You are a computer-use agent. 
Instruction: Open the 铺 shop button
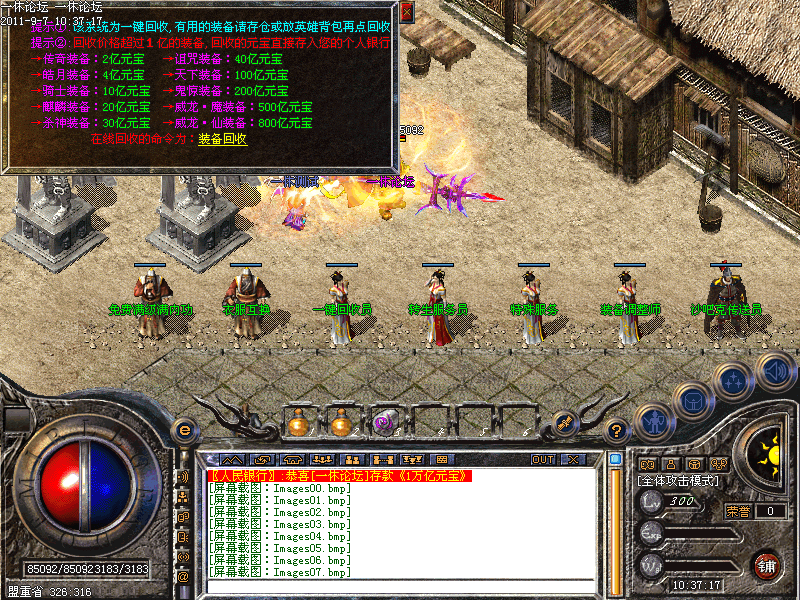point(767,565)
